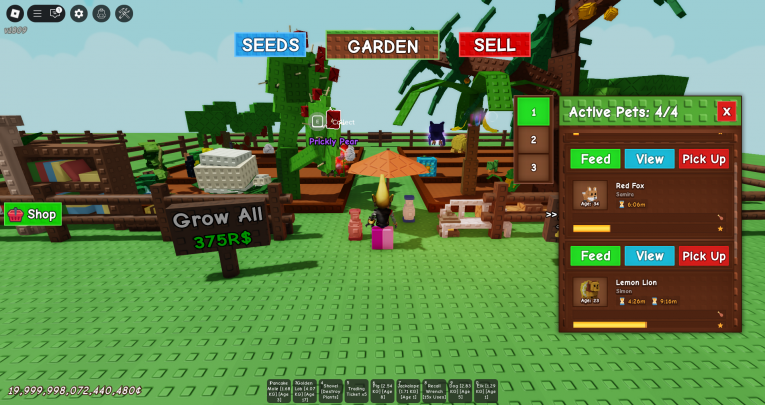This screenshot has height=405, width=765.
Task: Switch to pet loadout 3
Action: (533, 167)
